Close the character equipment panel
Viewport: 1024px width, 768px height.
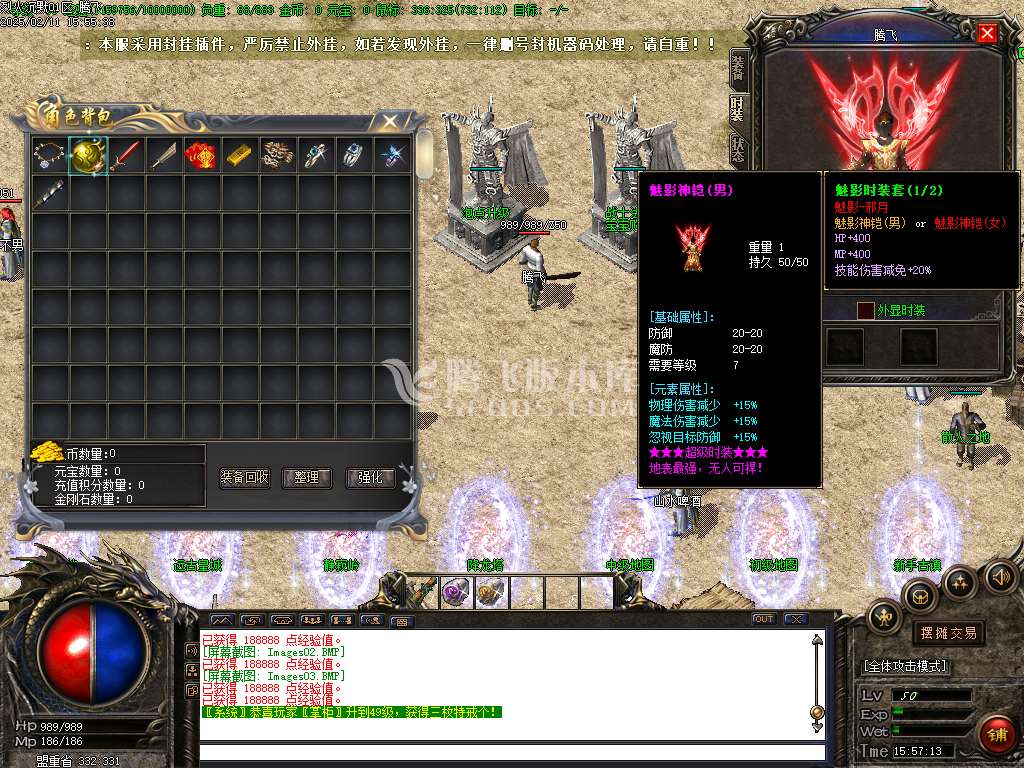pos(987,34)
